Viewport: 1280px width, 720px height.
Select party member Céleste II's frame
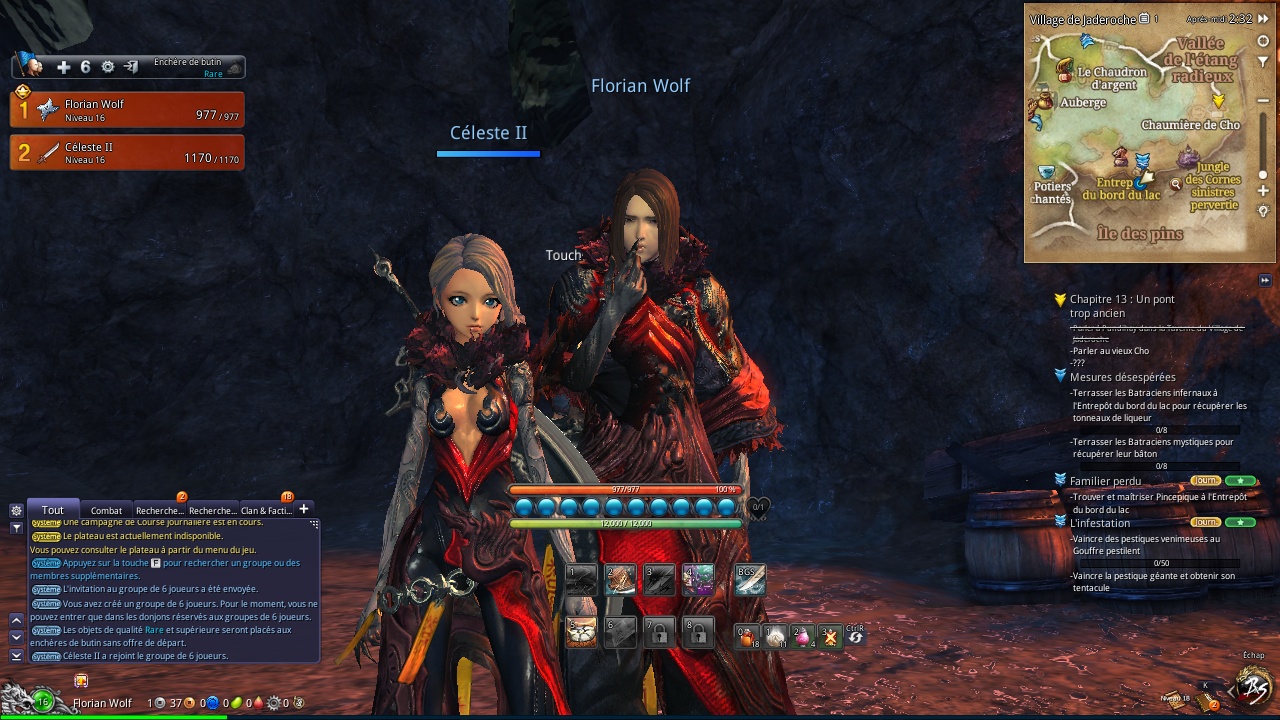click(127, 152)
